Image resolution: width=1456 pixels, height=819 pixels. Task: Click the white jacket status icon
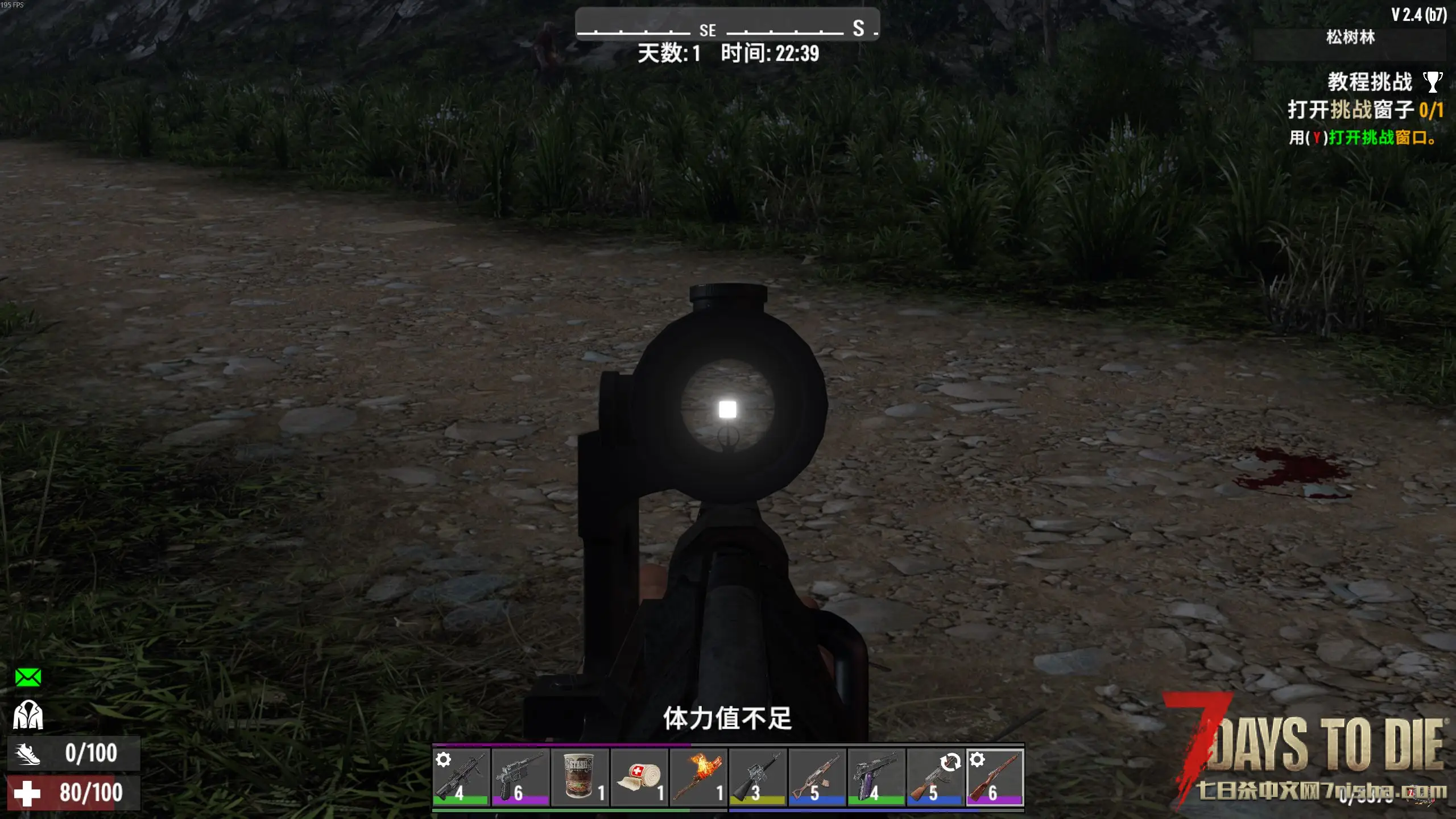pyautogui.click(x=28, y=714)
